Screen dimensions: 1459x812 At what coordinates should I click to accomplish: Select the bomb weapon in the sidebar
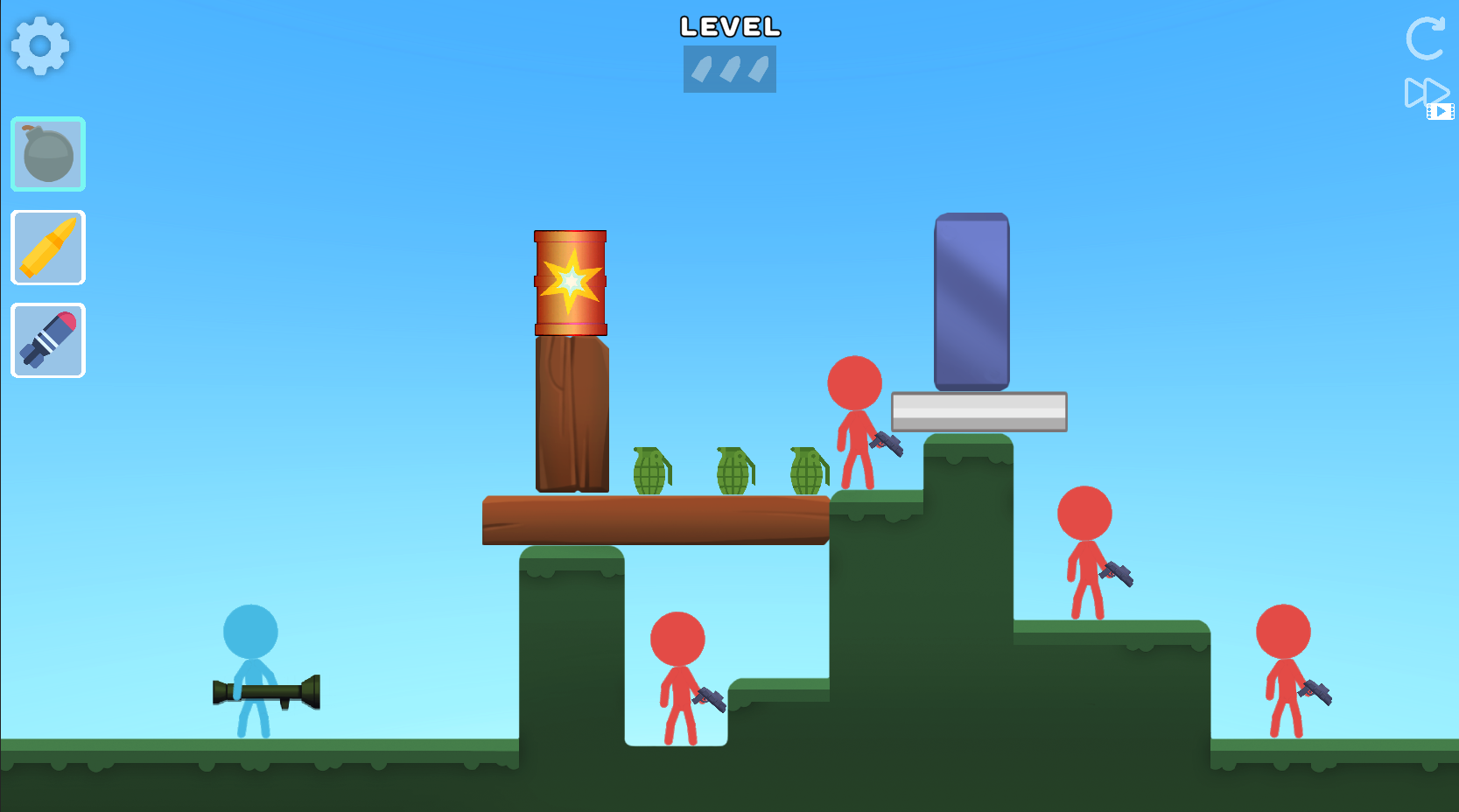click(x=47, y=155)
